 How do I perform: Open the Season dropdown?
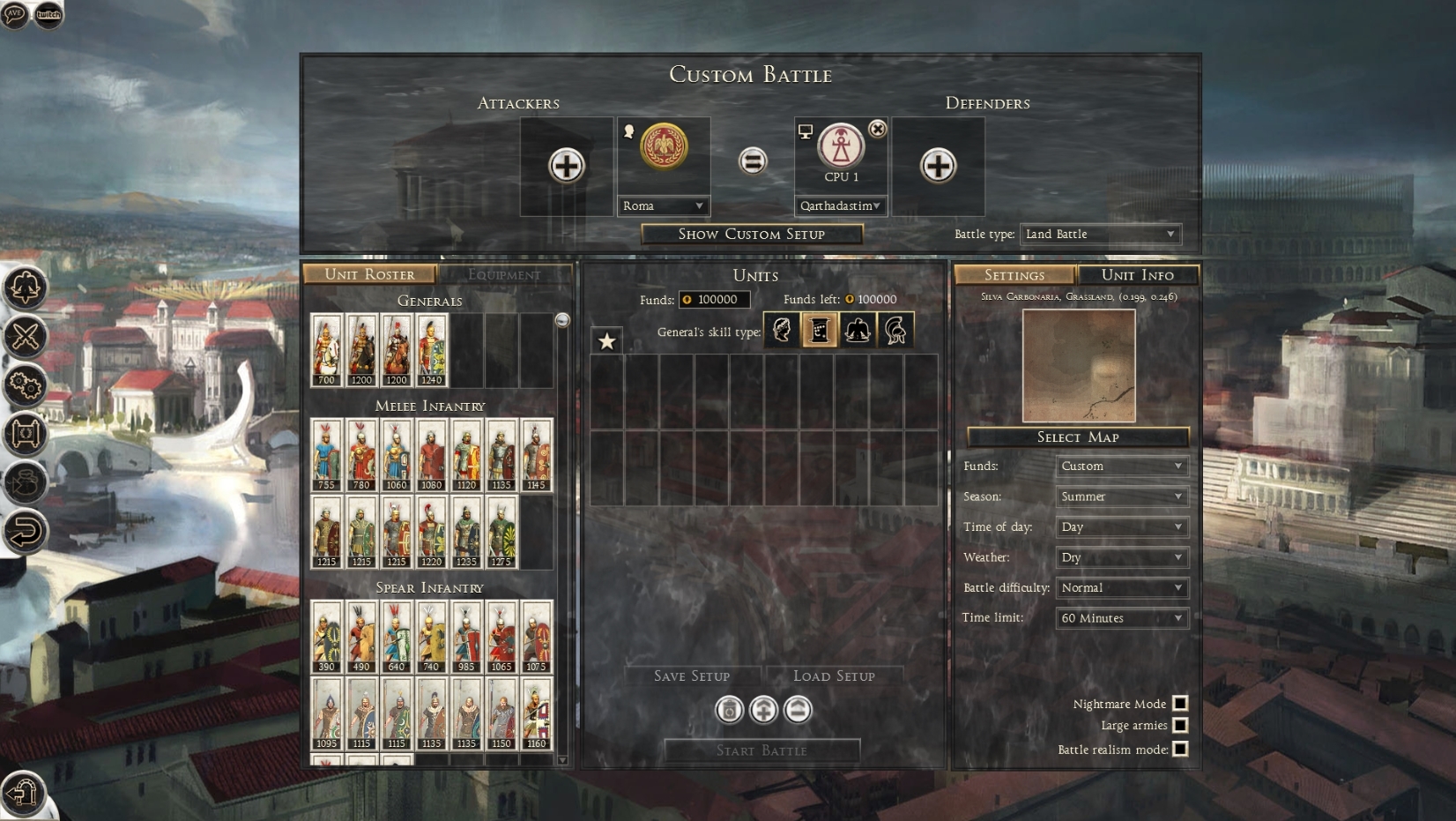(1121, 496)
